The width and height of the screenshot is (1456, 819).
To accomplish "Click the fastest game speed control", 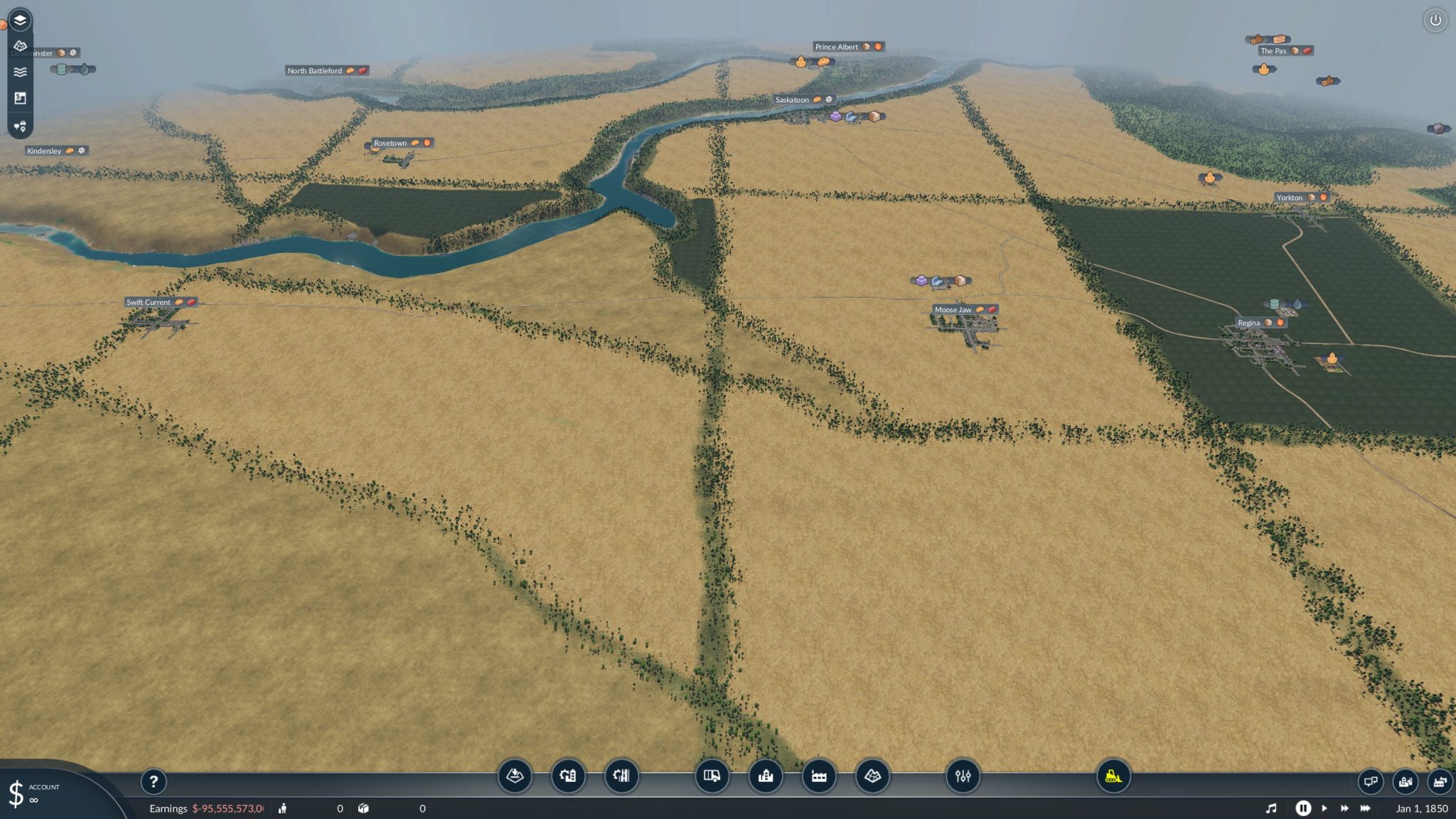I will click(x=1365, y=808).
